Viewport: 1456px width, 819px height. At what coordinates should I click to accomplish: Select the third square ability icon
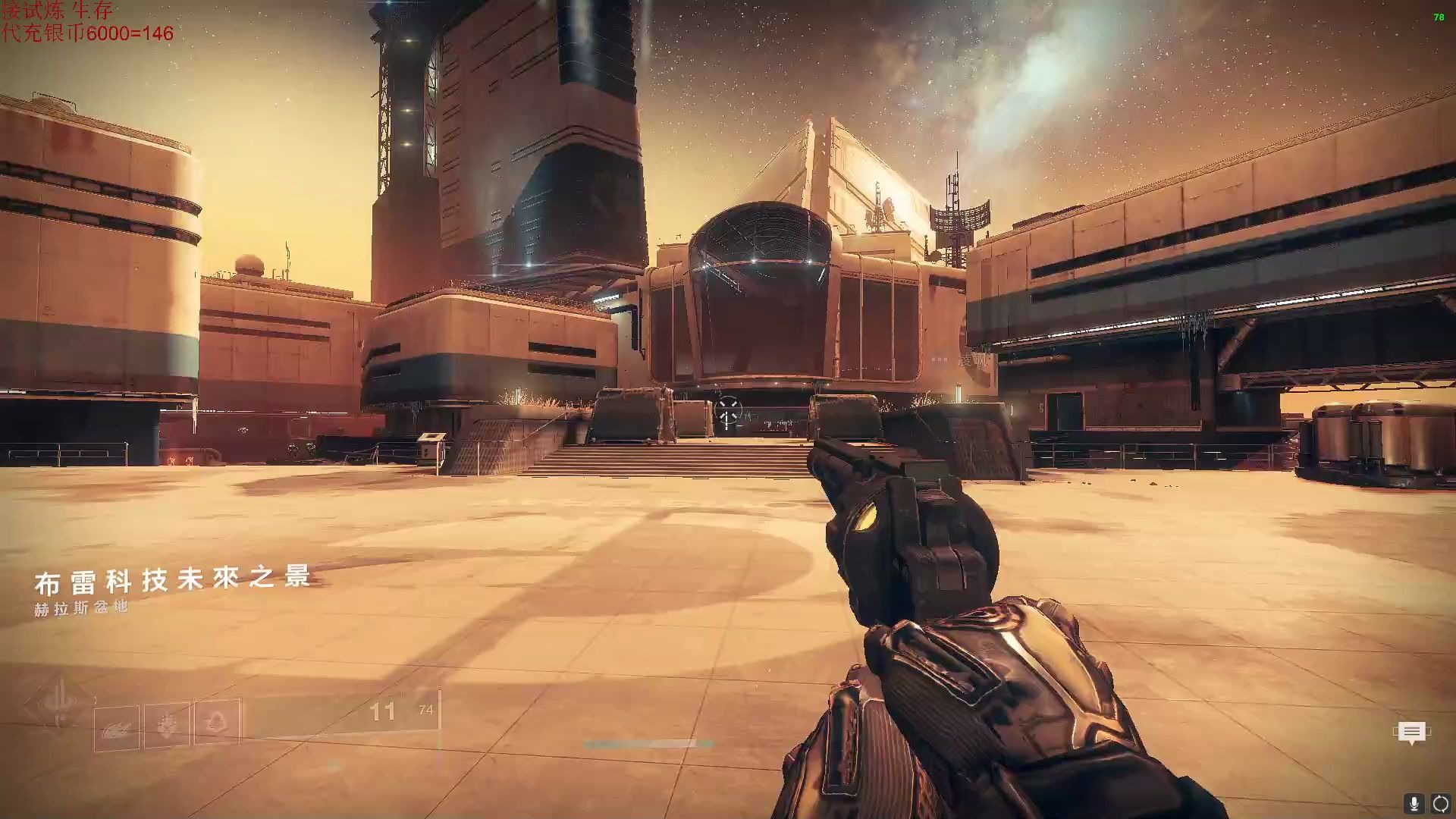(217, 721)
